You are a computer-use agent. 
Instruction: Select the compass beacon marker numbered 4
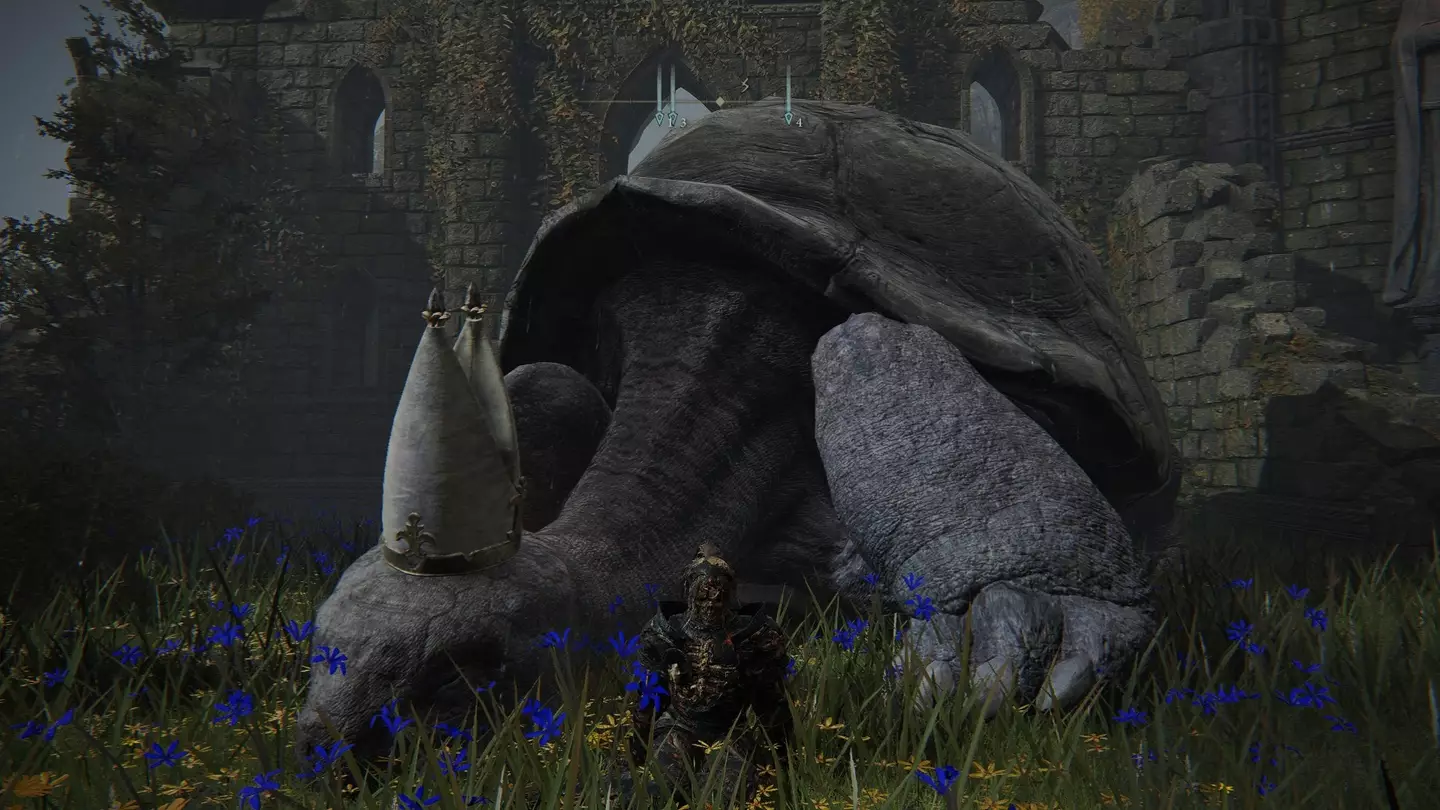click(788, 118)
